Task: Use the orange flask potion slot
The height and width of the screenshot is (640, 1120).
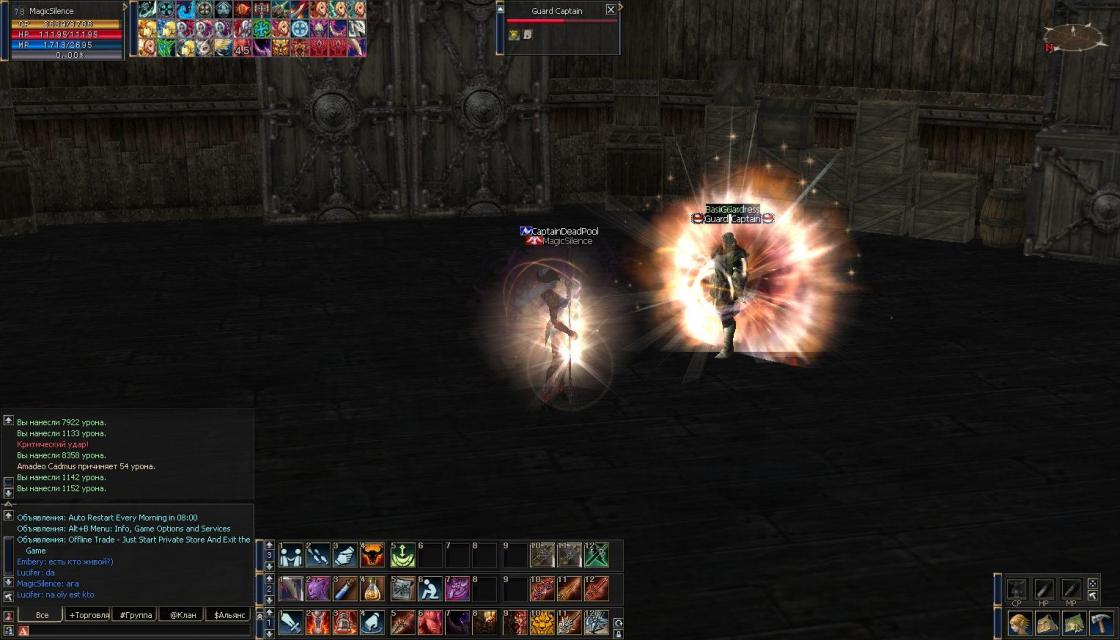Action: [373, 589]
